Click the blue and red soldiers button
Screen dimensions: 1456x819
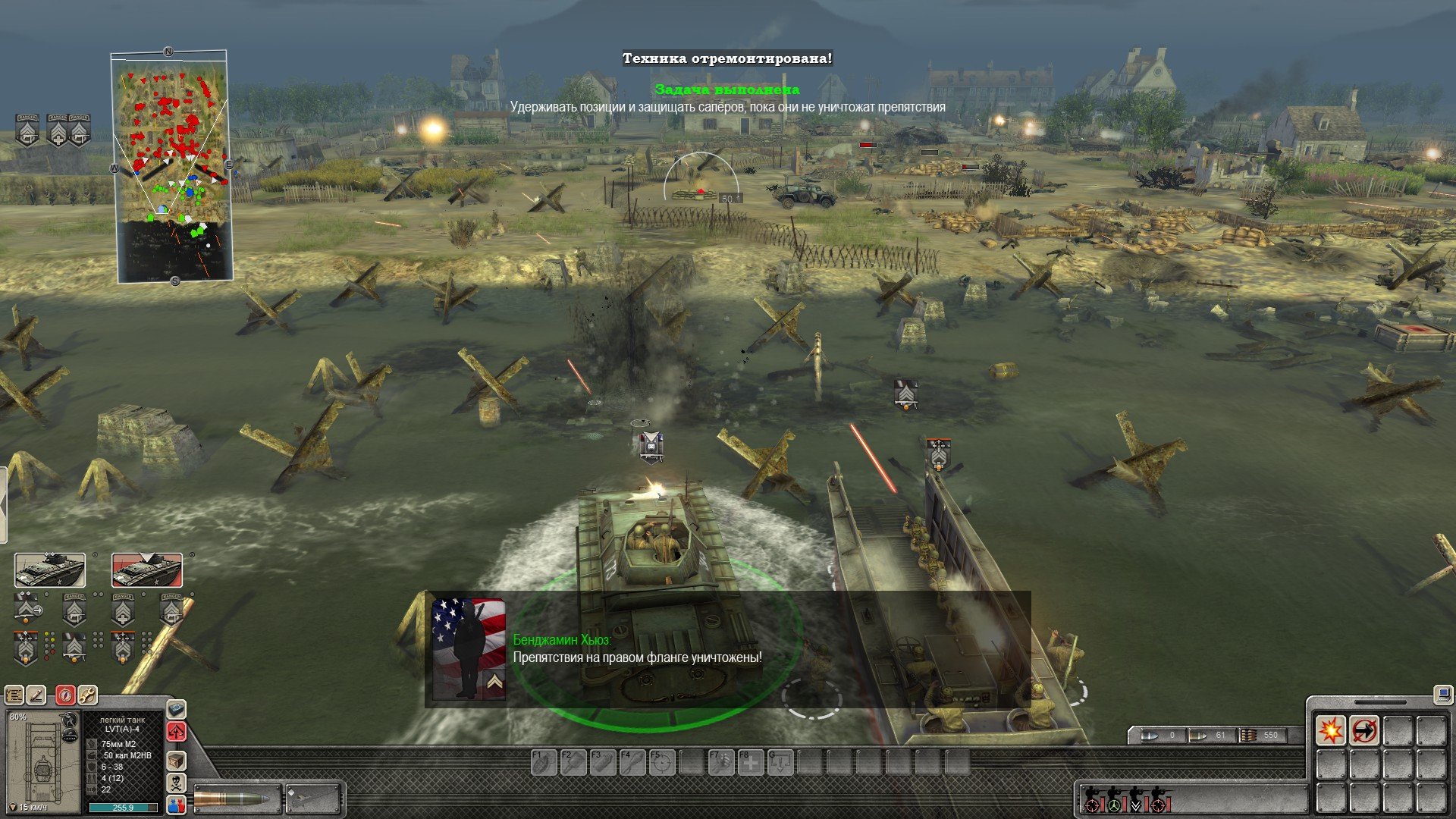(x=176, y=805)
